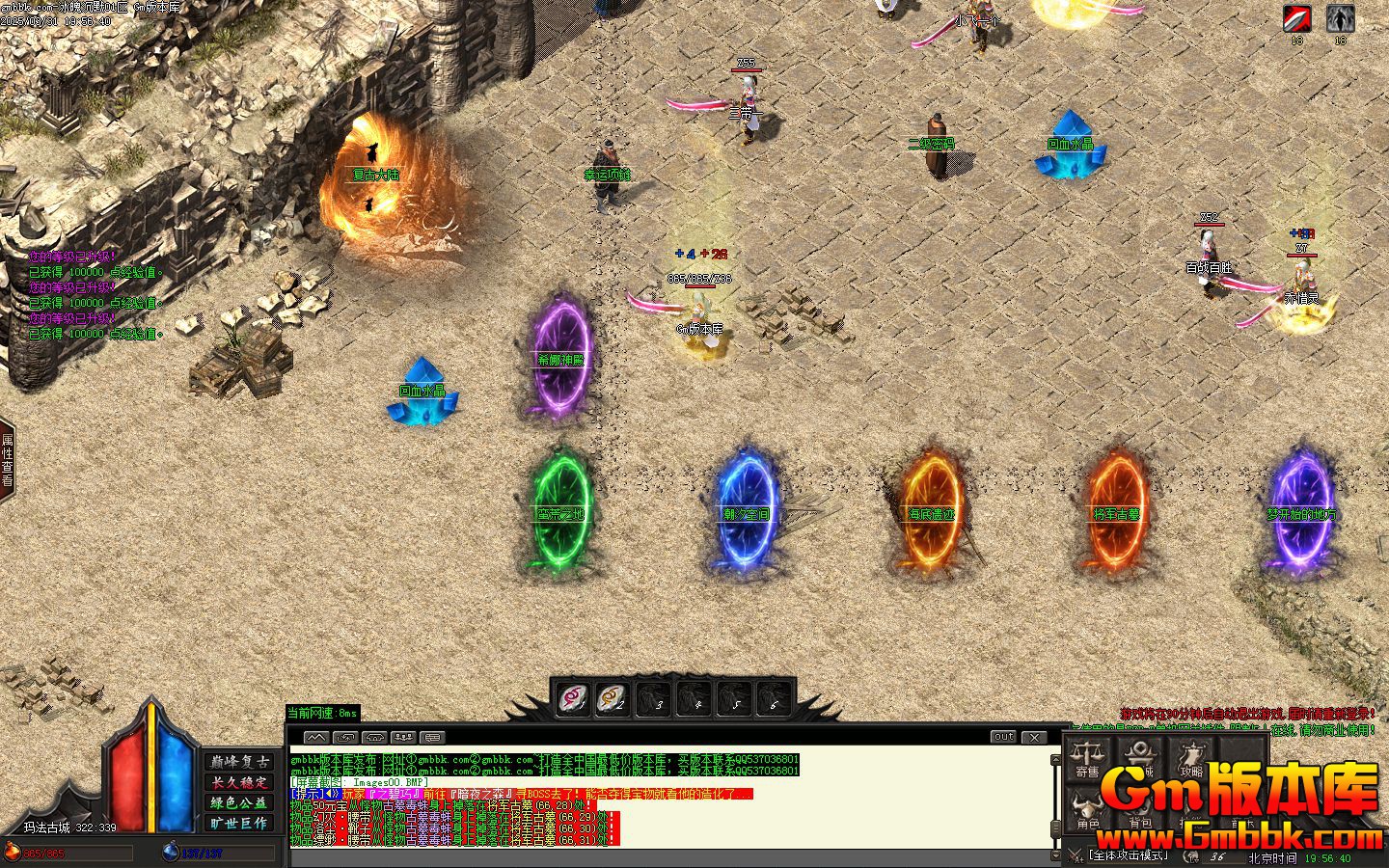This screenshot has width=1389, height=868.
Task: Select the grey figure buff icon
Action: pos(1340,18)
